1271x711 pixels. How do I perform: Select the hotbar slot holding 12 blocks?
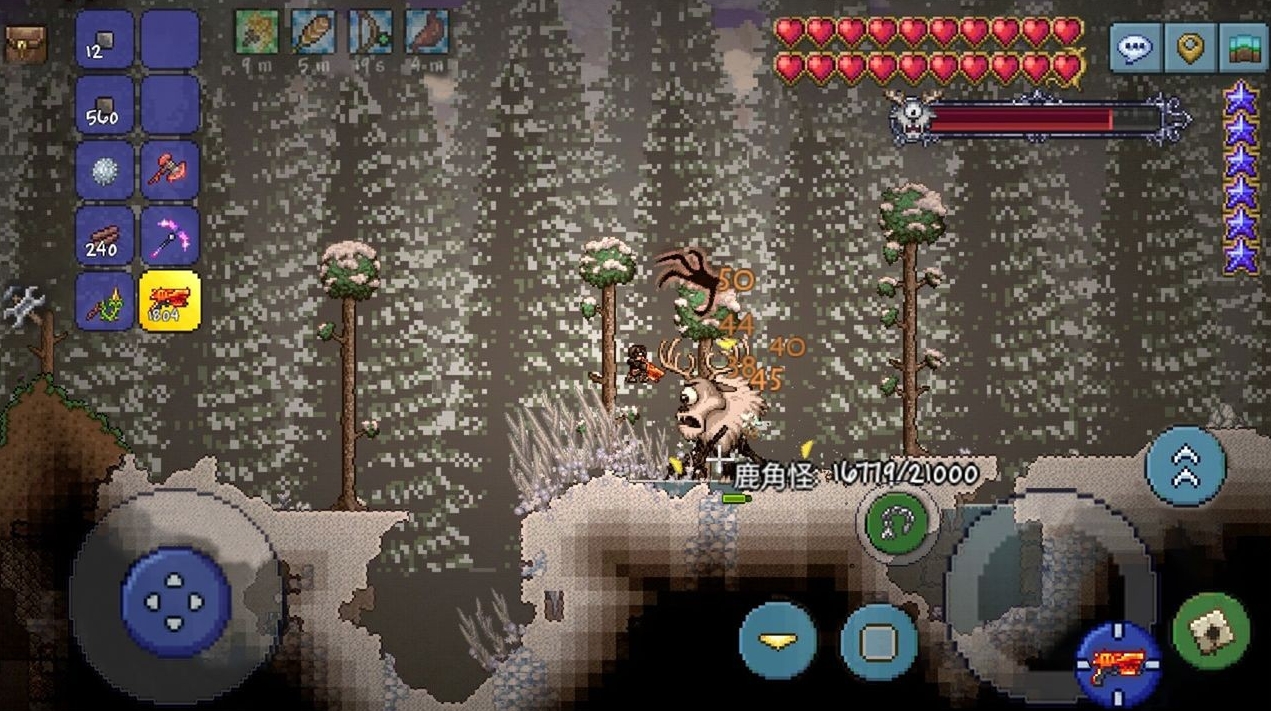104,40
